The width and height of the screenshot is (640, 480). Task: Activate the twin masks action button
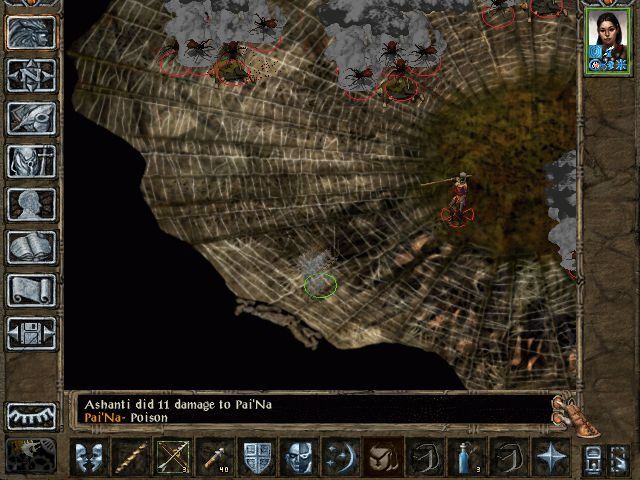[88, 457]
